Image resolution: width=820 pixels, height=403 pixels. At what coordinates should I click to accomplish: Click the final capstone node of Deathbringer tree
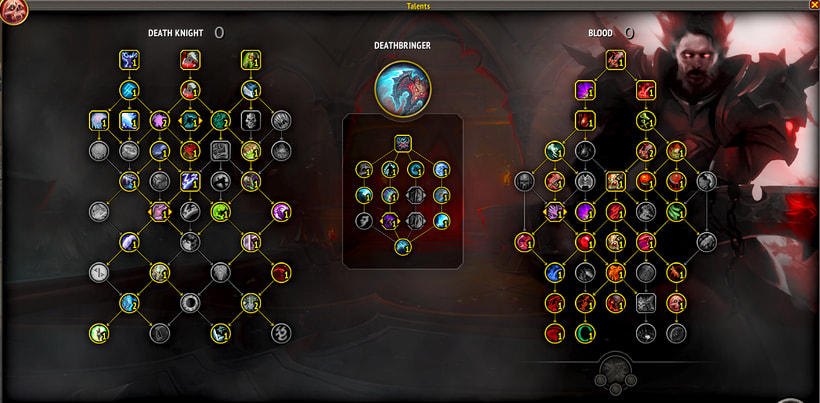point(403,245)
